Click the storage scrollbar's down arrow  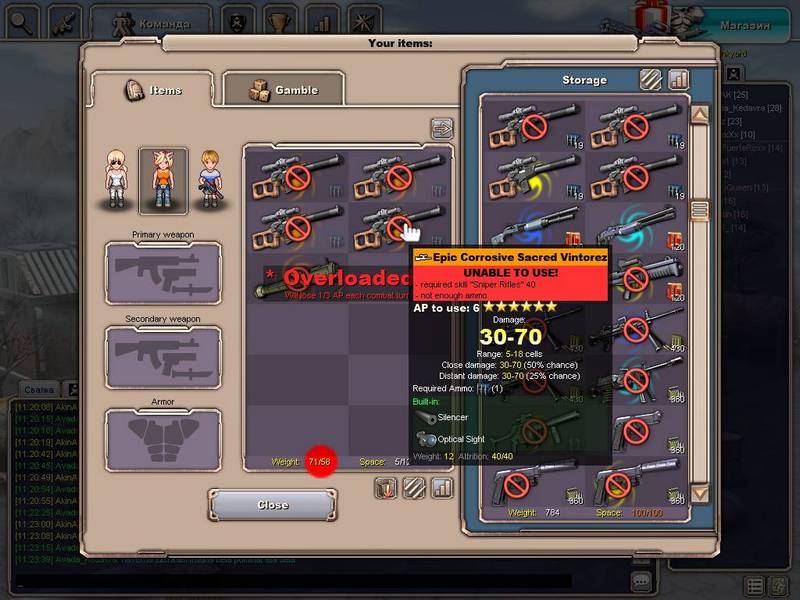coord(700,493)
